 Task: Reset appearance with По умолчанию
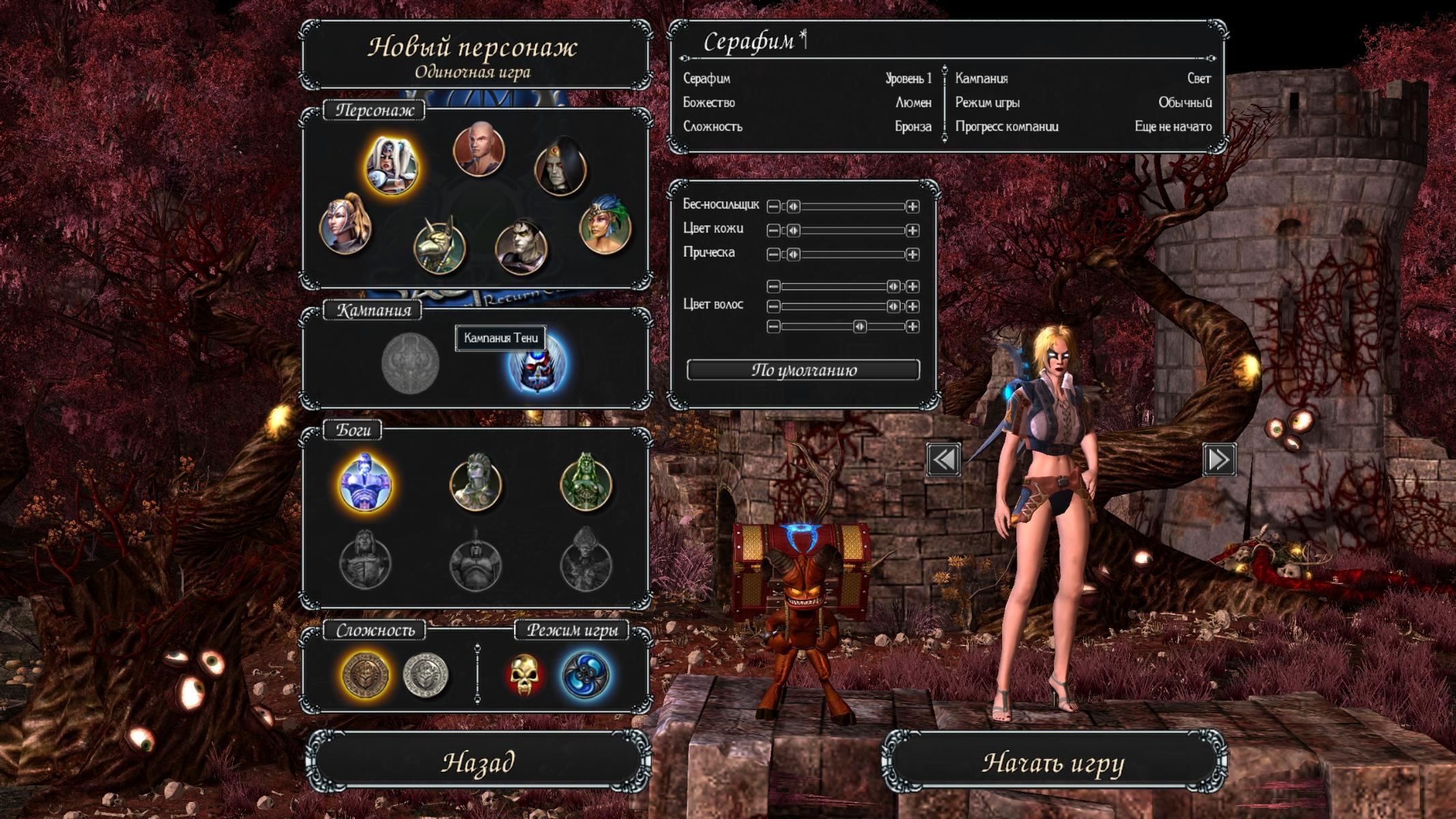[x=803, y=370]
